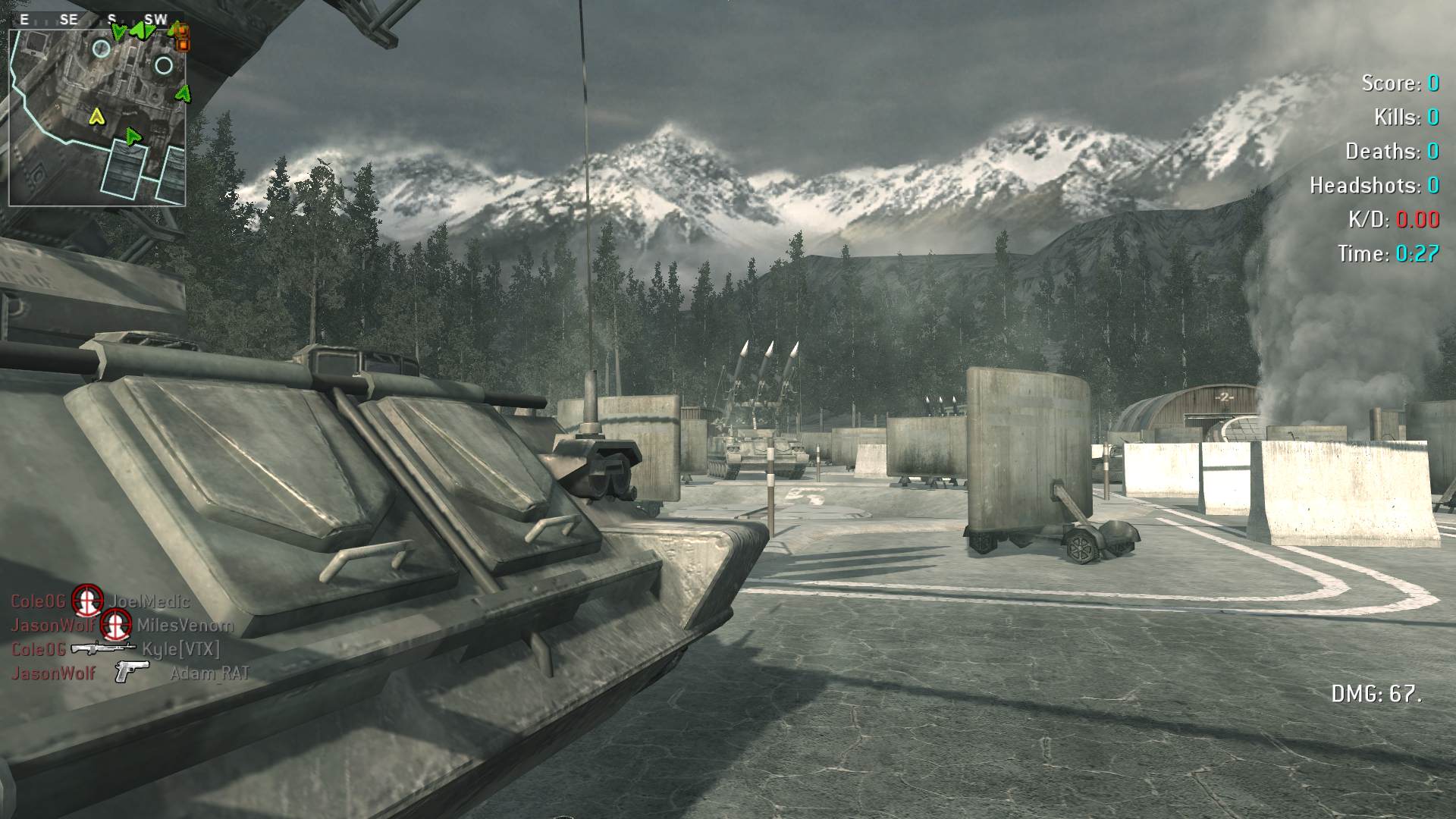Select JoelMedic in the kill feed
The image size is (1456, 819).
point(149,601)
